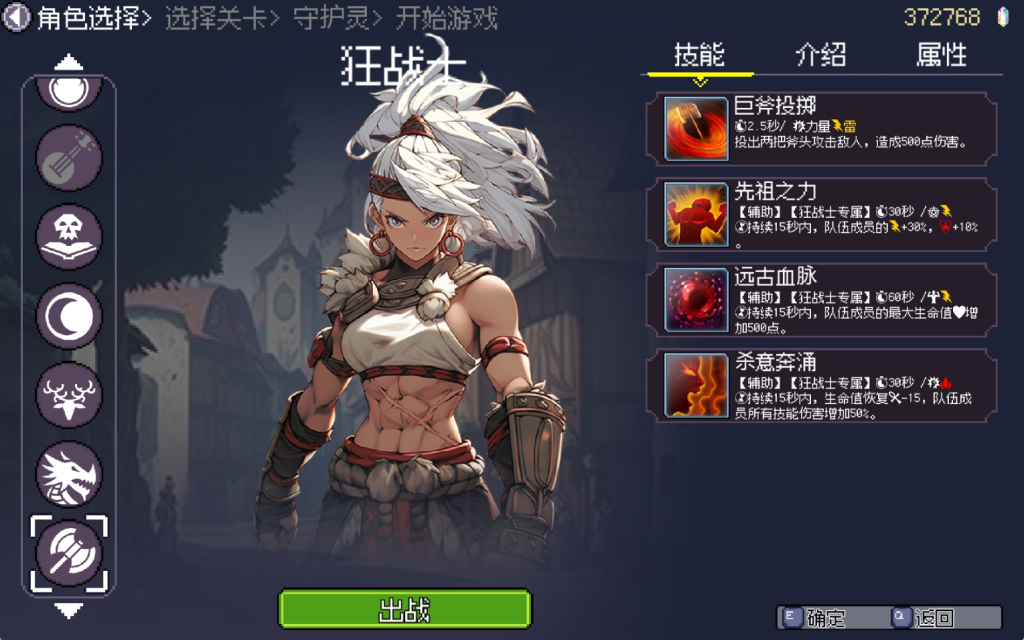Pick the crescent moon character icon
1024x640 pixels.
tap(69, 315)
